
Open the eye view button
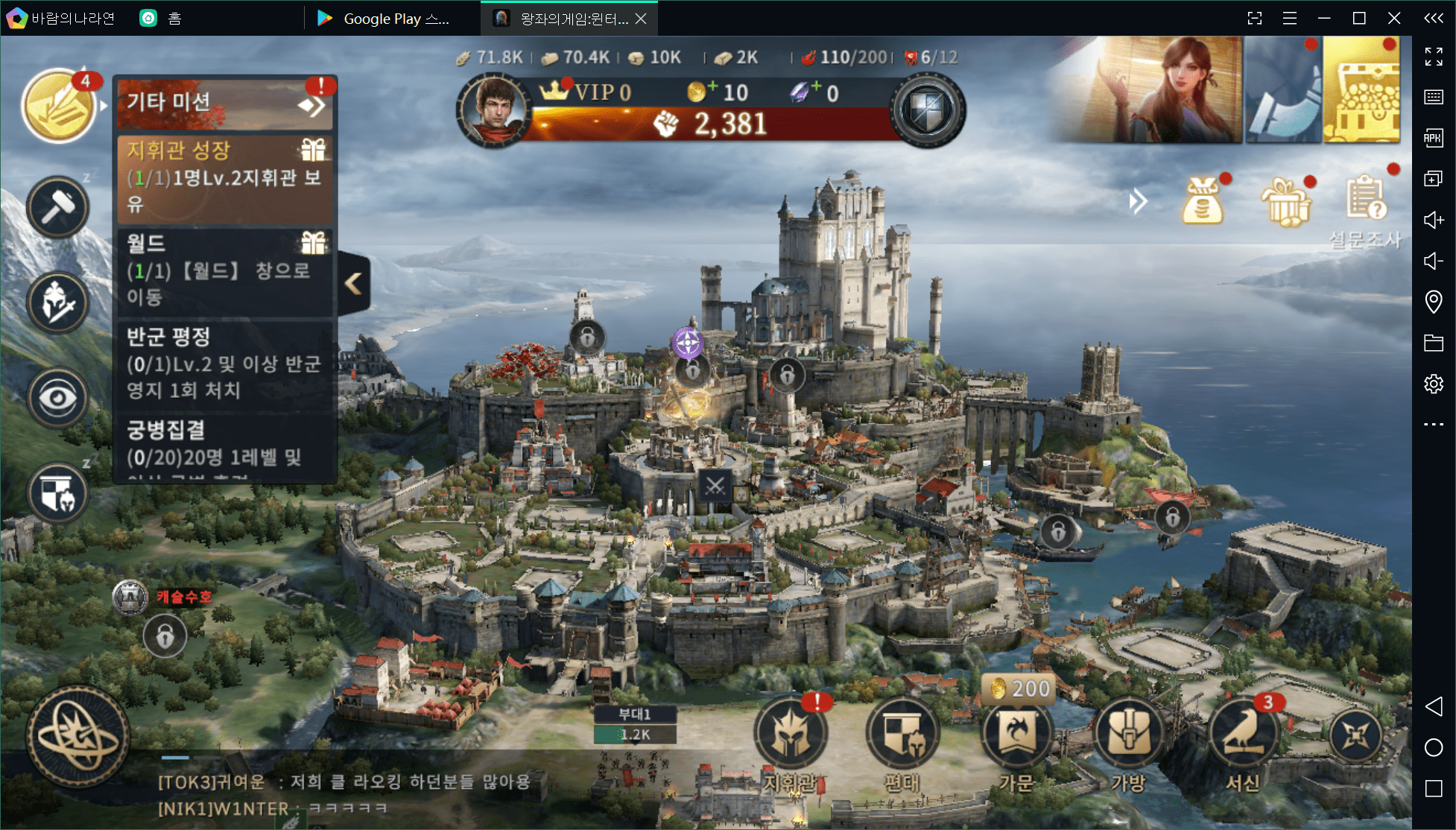[58, 398]
